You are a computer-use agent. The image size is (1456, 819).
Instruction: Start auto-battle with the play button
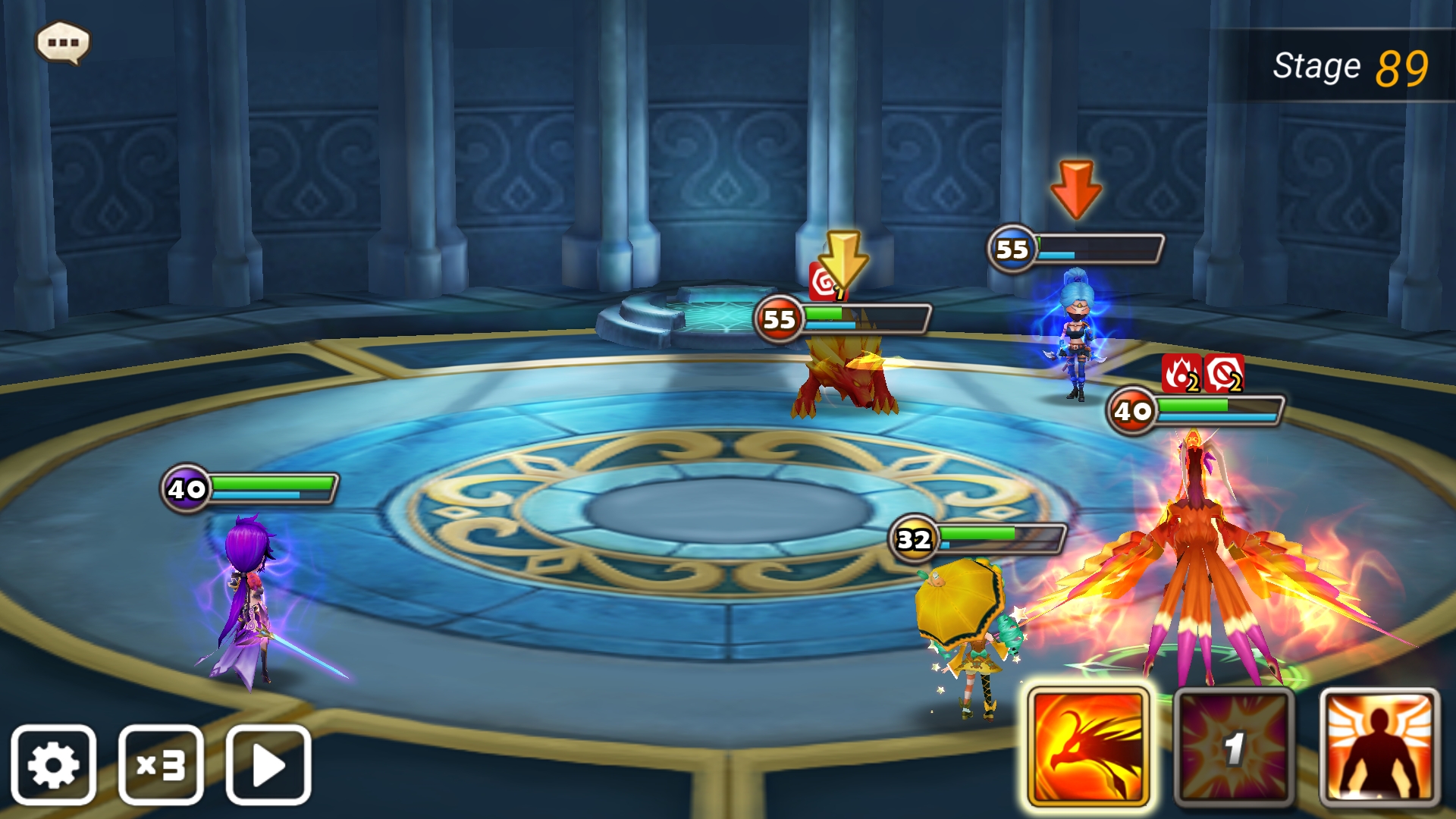coord(268,764)
